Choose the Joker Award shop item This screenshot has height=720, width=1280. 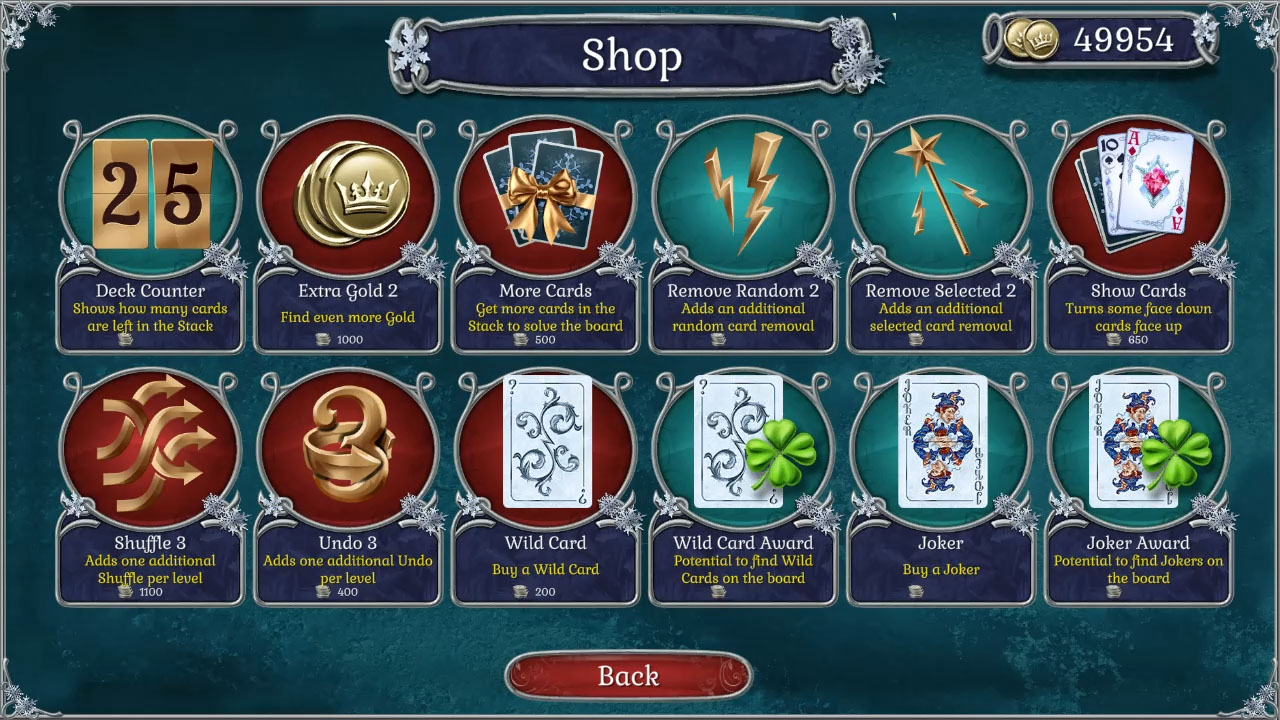pos(1137,445)
